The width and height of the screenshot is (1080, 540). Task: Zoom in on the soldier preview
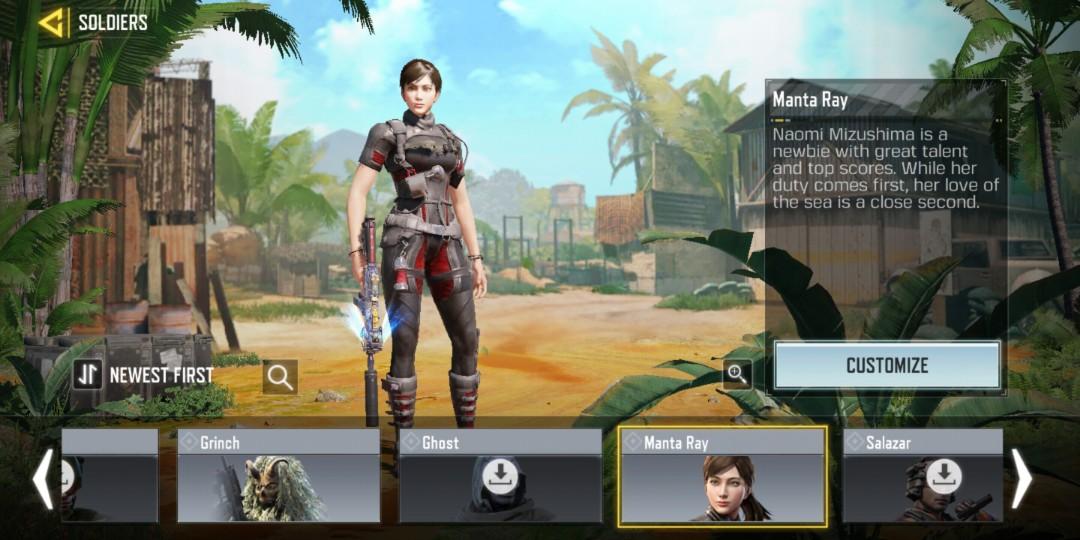738,374
